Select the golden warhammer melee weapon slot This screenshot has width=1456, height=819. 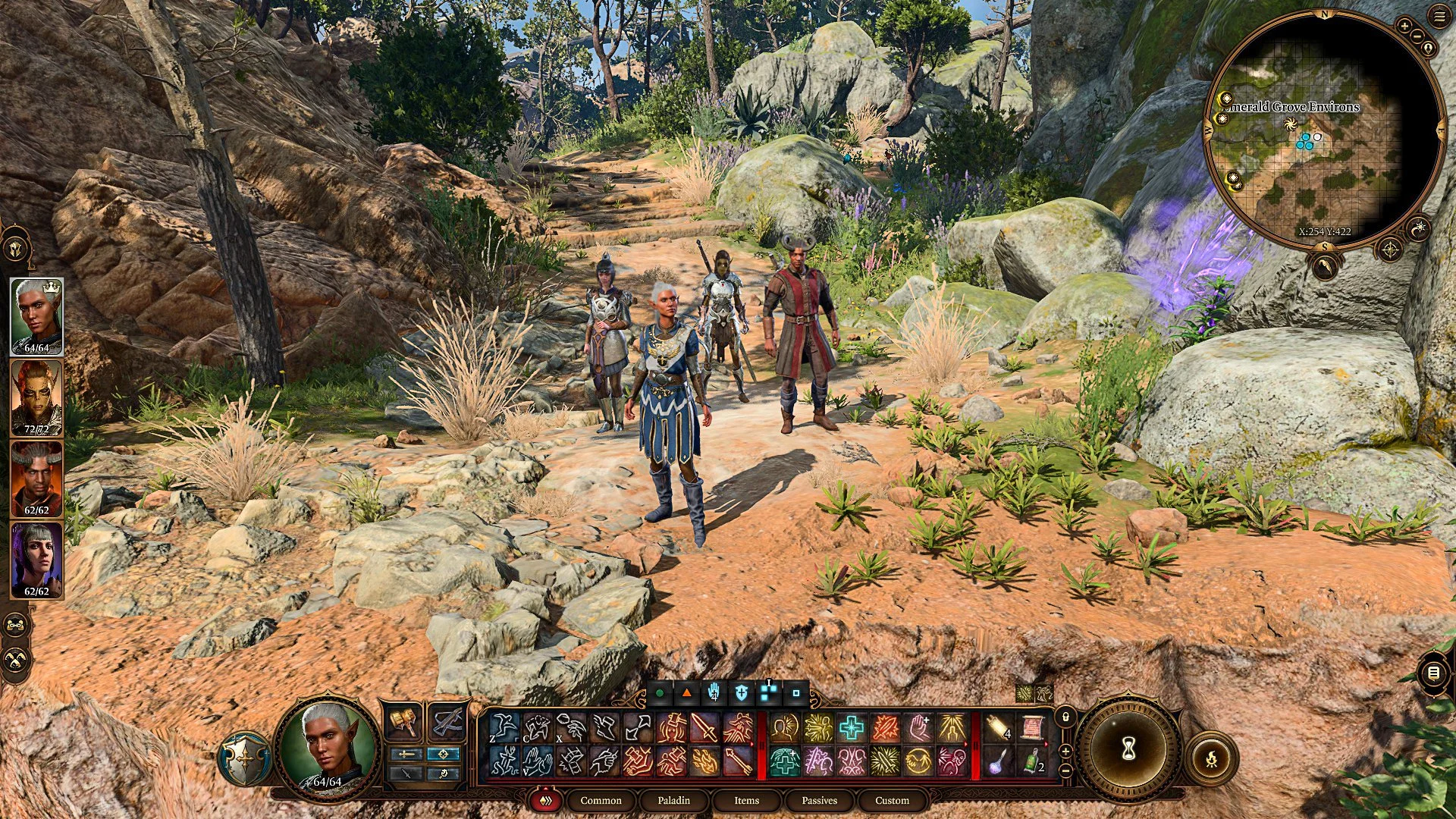(x=403, y=722)
